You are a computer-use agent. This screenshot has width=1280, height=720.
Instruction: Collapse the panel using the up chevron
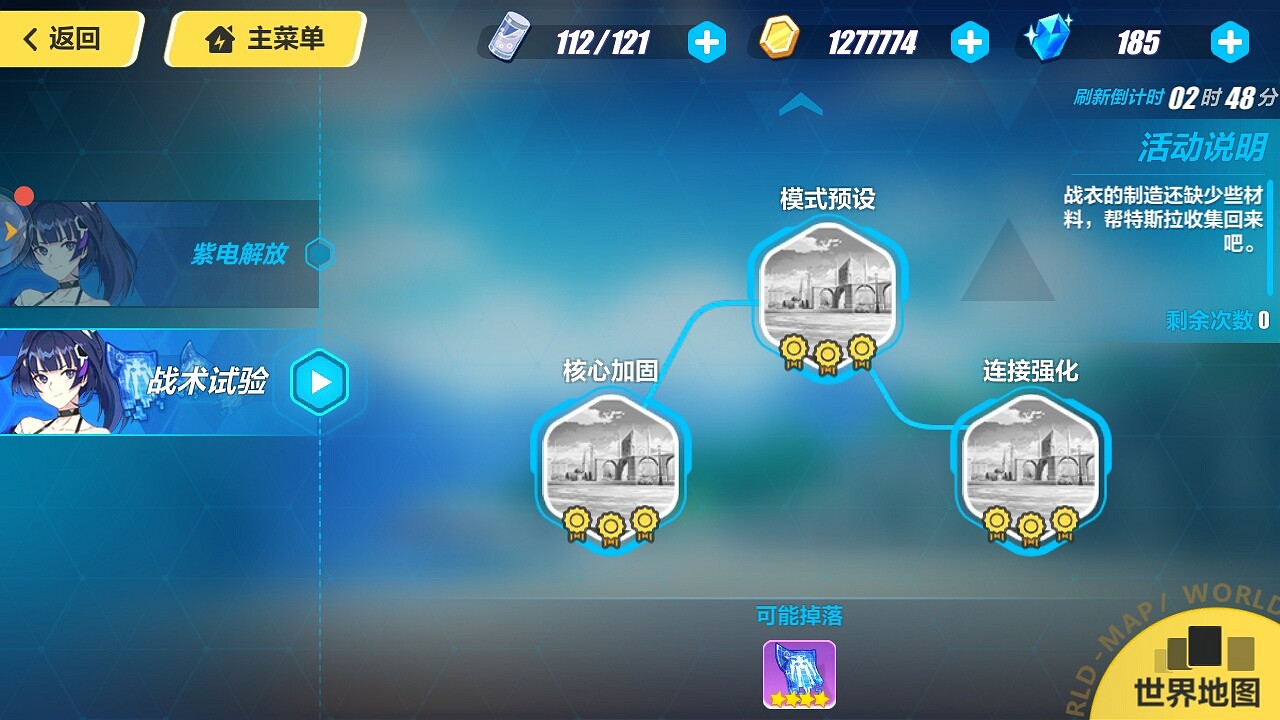click(x=800, y=104)
